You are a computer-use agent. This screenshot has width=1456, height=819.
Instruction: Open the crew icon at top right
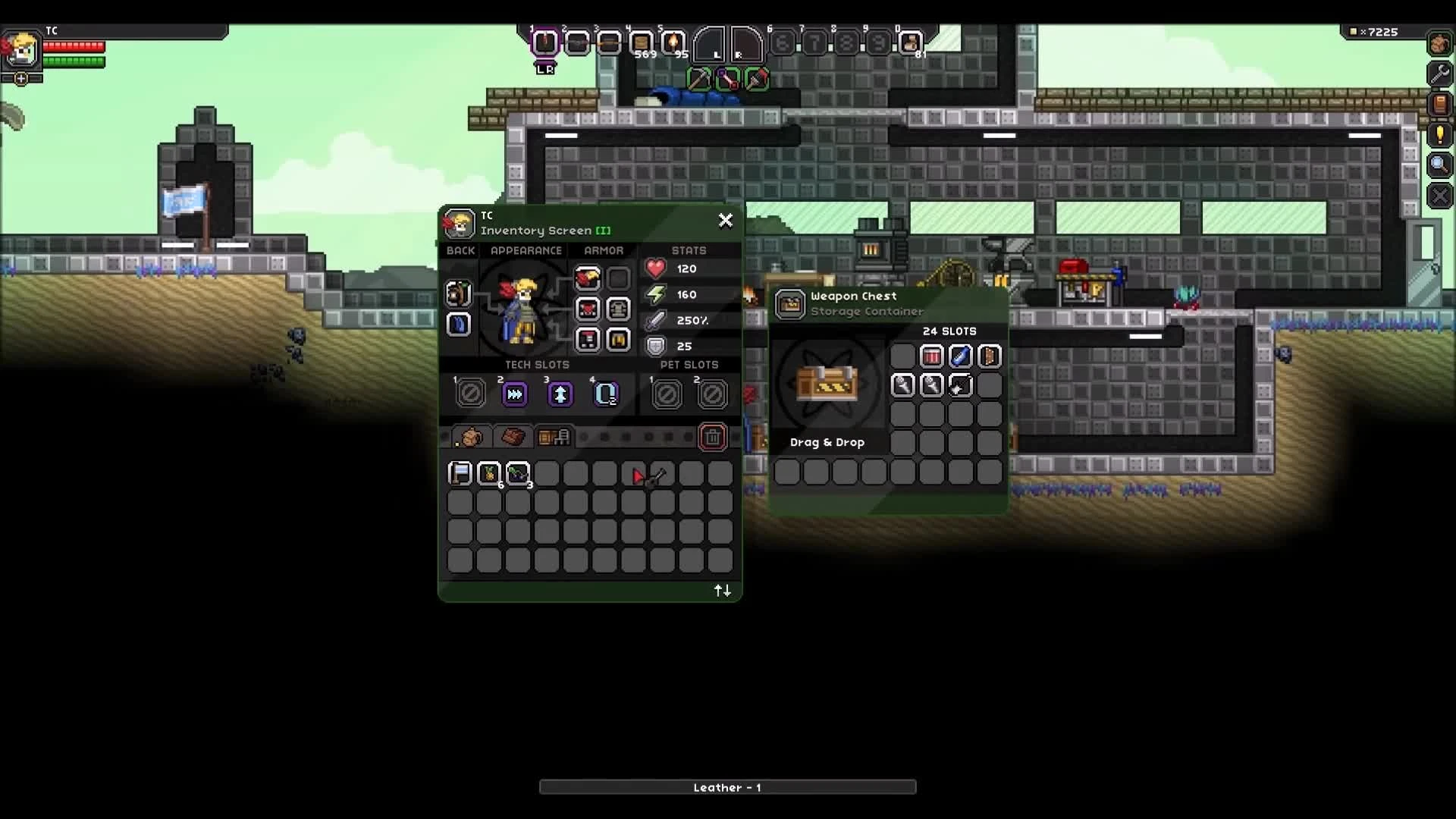tap(1439, 43)
